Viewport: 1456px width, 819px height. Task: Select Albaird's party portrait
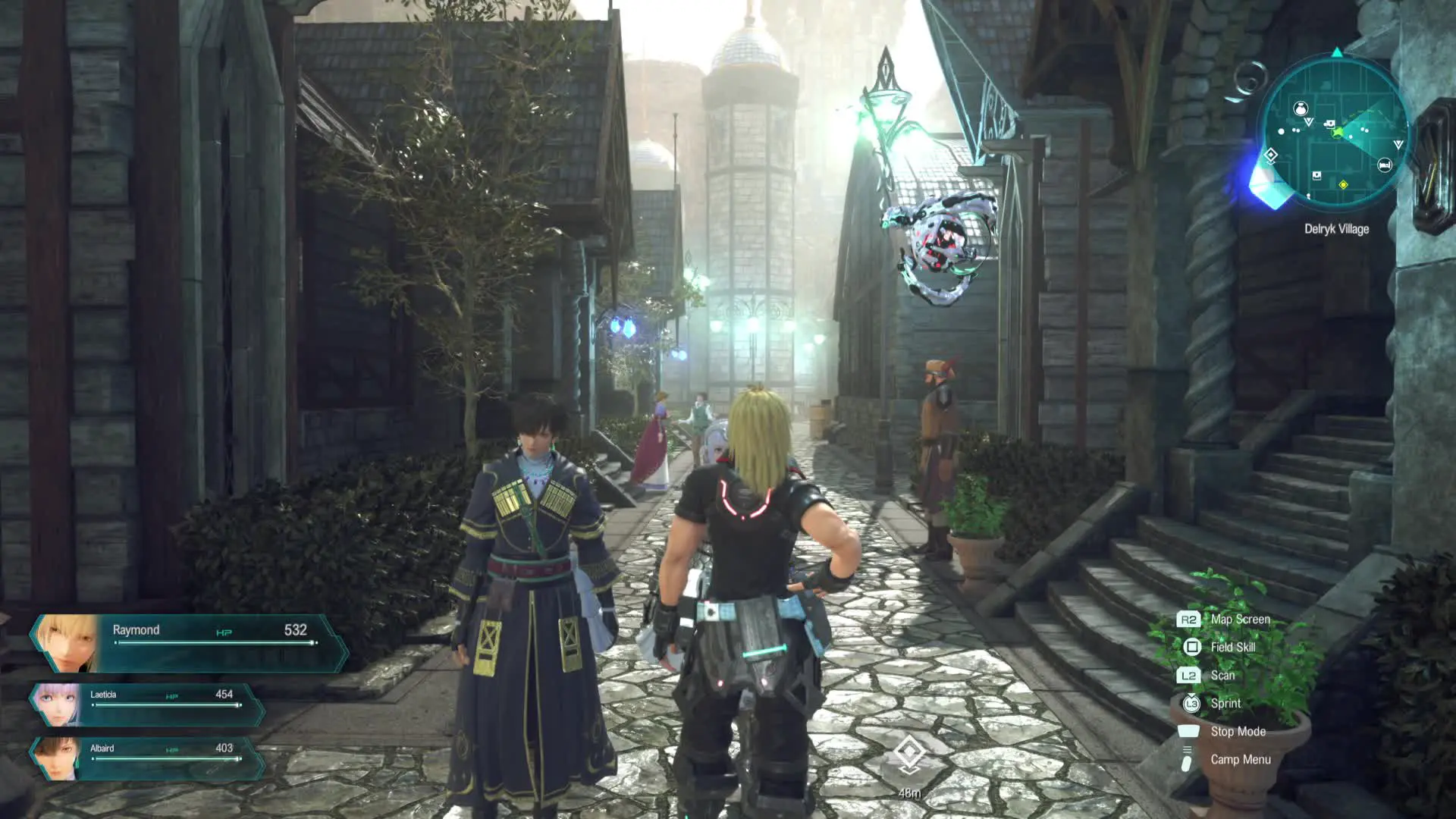coord(58,758)
